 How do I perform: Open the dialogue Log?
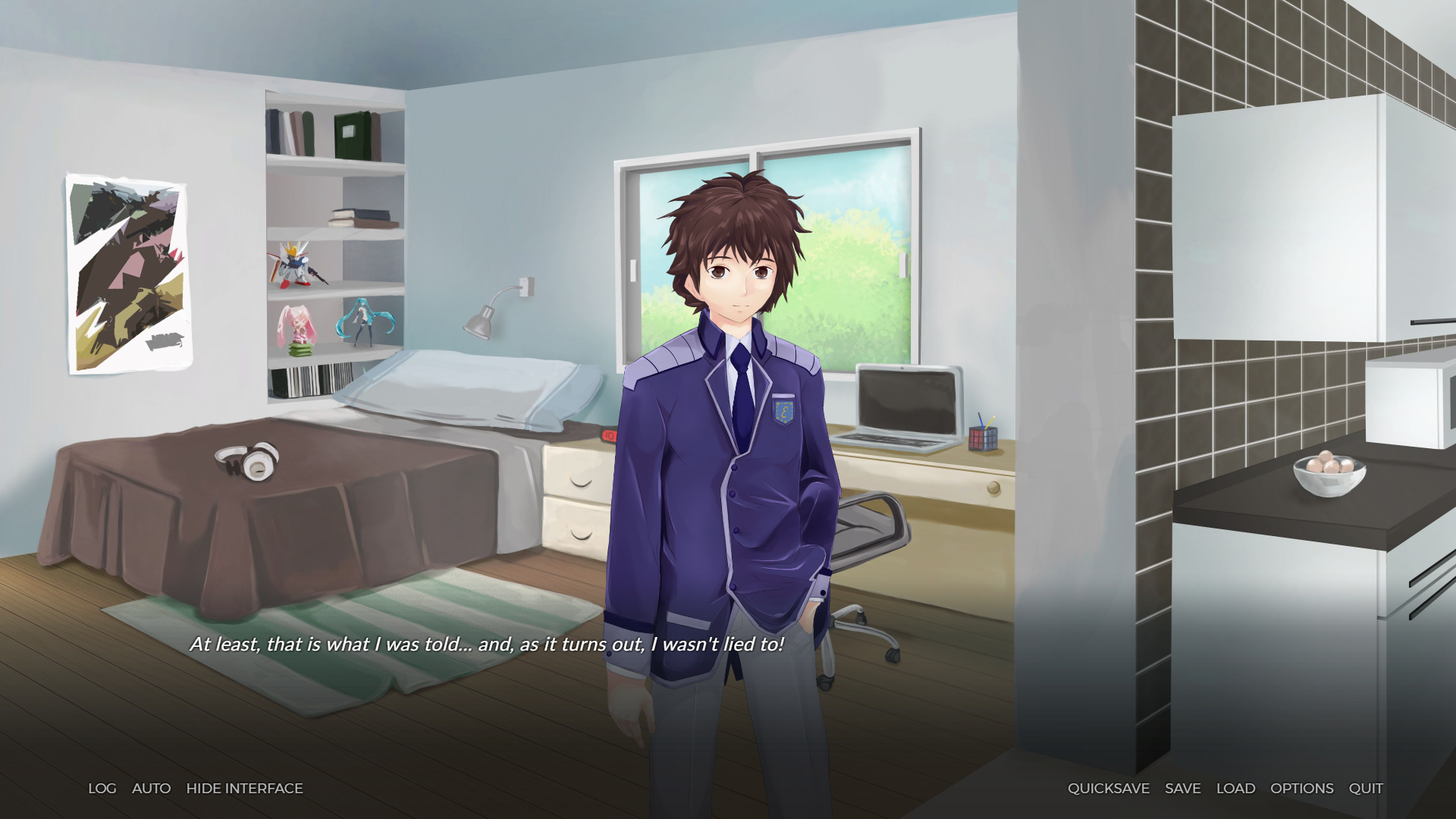coord(102,789)
